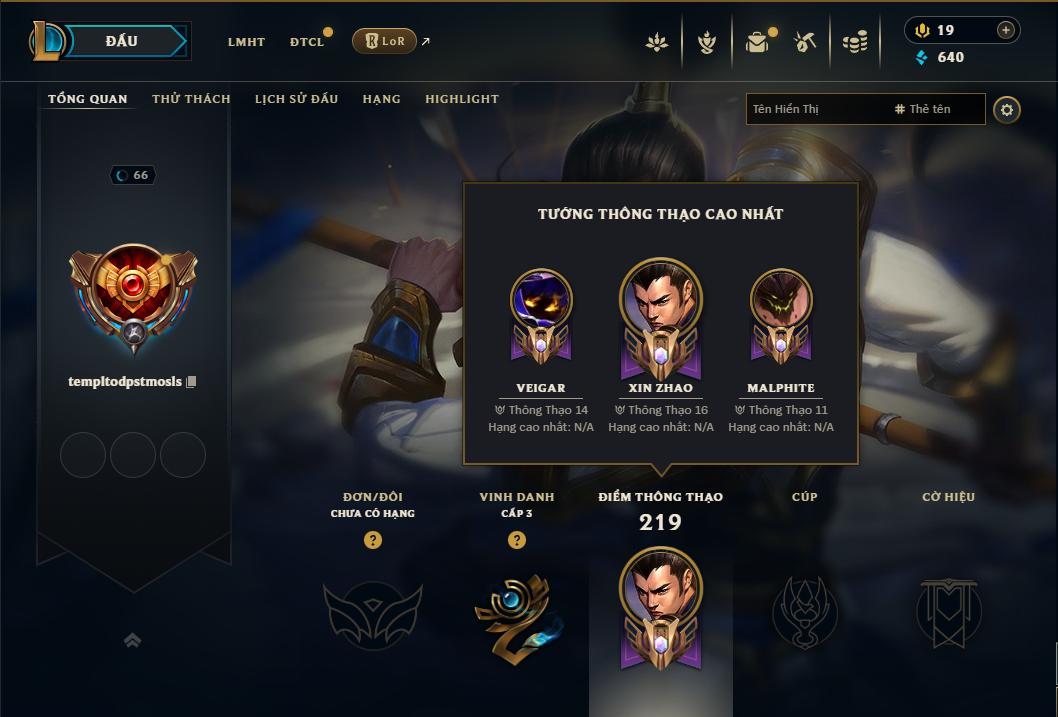Select the TỔNG QUAN tab
The width and height of the screenshot is (1058, 717).
tap(88, 99)
